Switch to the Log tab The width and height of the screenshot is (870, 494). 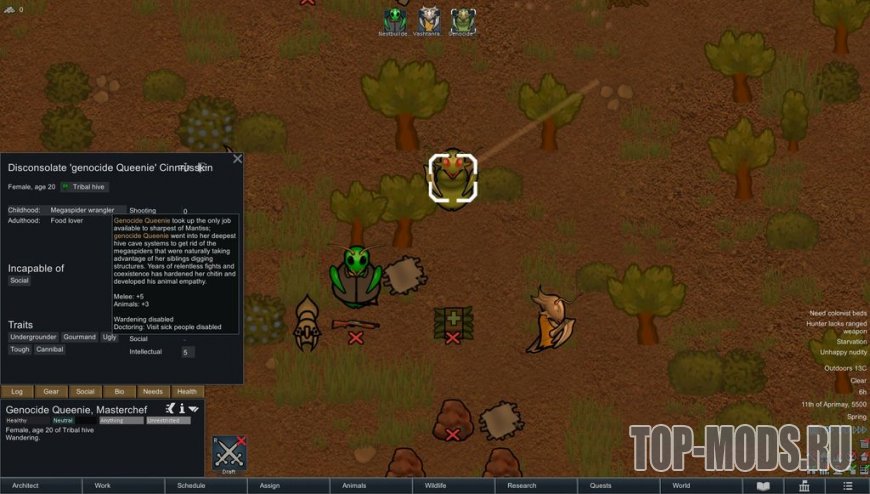pyautogui.click(x=17, y=392)
